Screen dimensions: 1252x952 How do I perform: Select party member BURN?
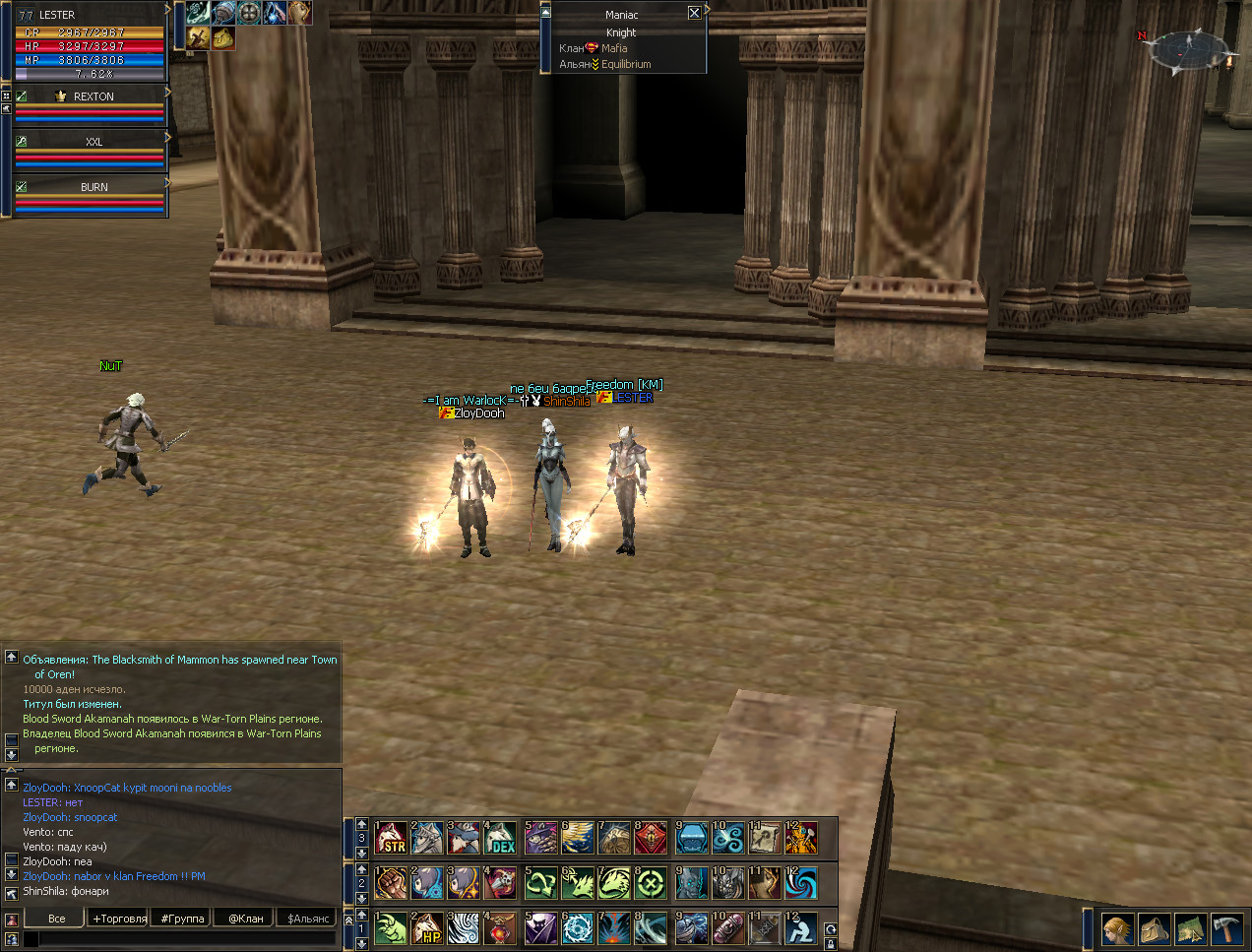93,187
